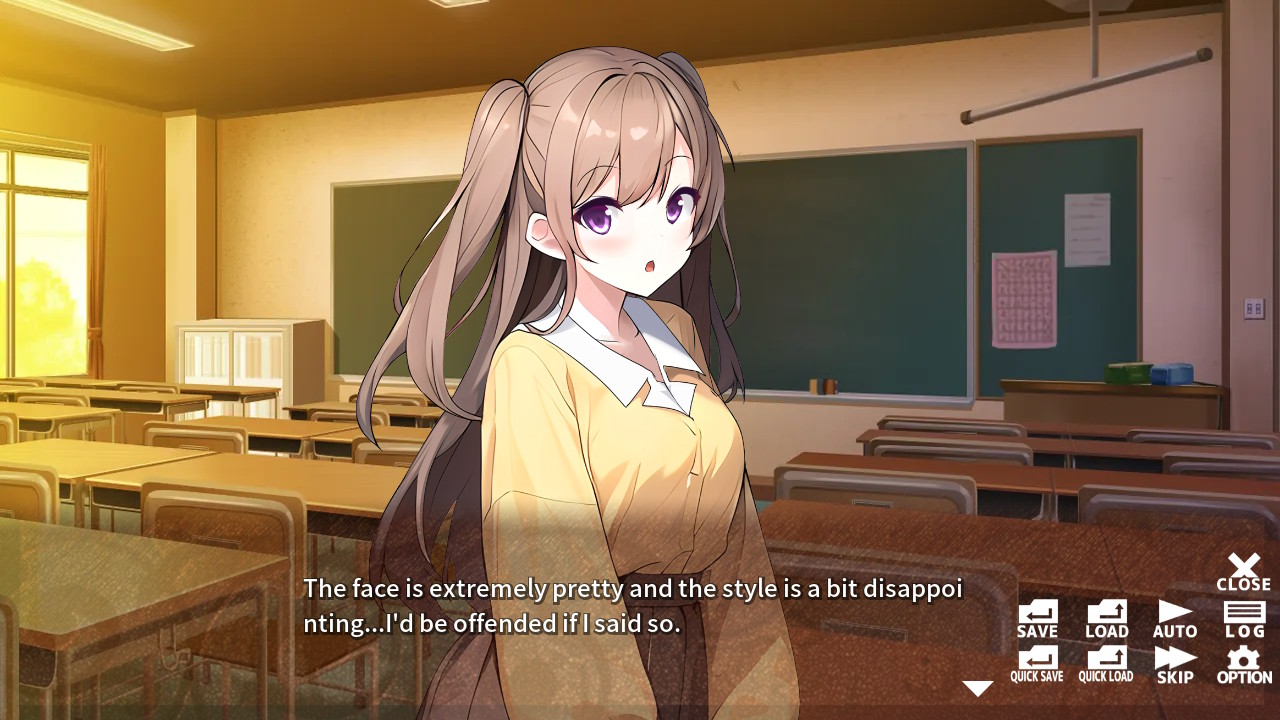Image resolution: width=1280 pixels, height=720 pixels.
Task: Open the OPTION settings menu
Action: click(x=1244, y=663)
